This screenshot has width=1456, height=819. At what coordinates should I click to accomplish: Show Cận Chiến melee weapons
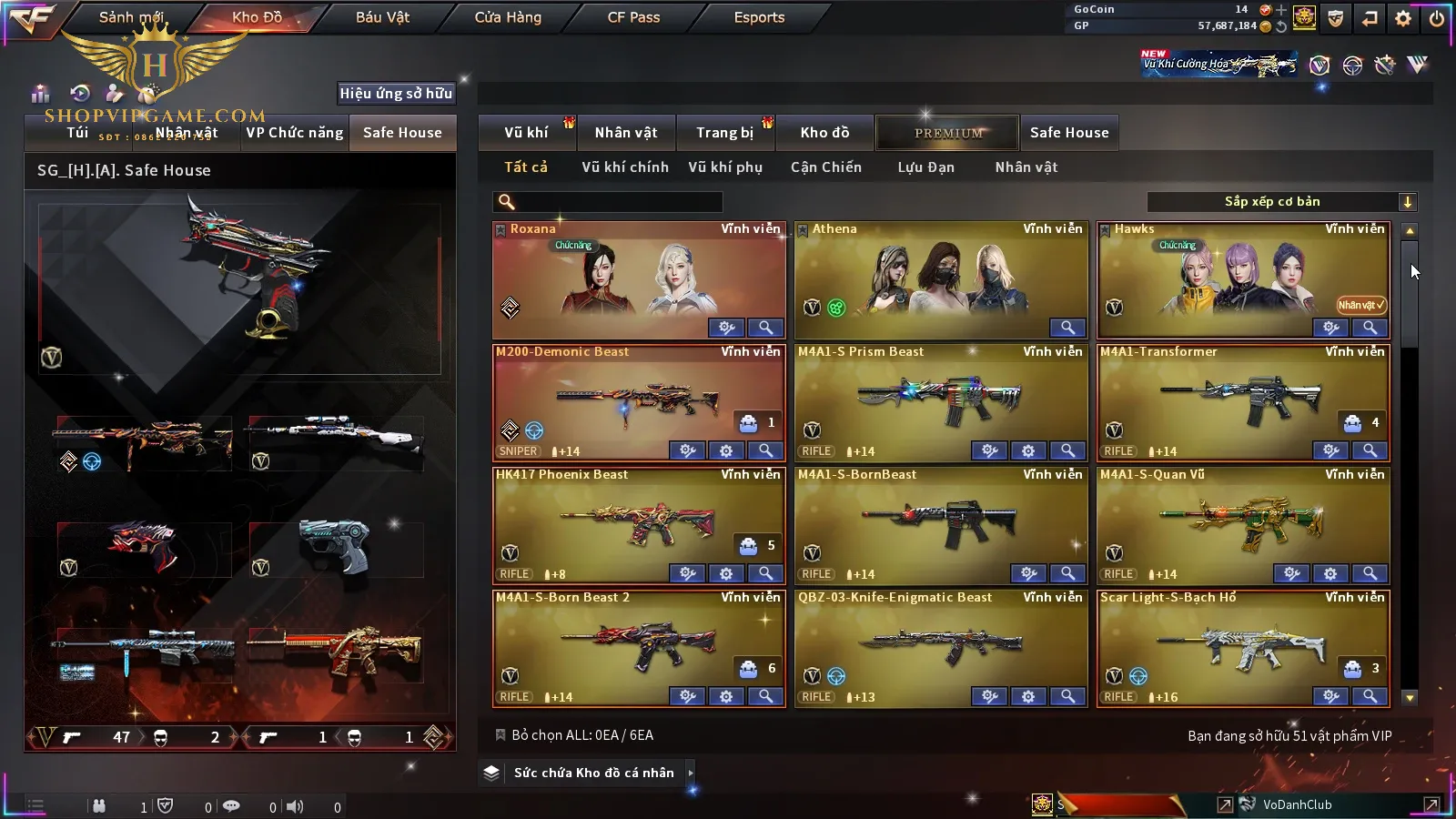point(825,167)
